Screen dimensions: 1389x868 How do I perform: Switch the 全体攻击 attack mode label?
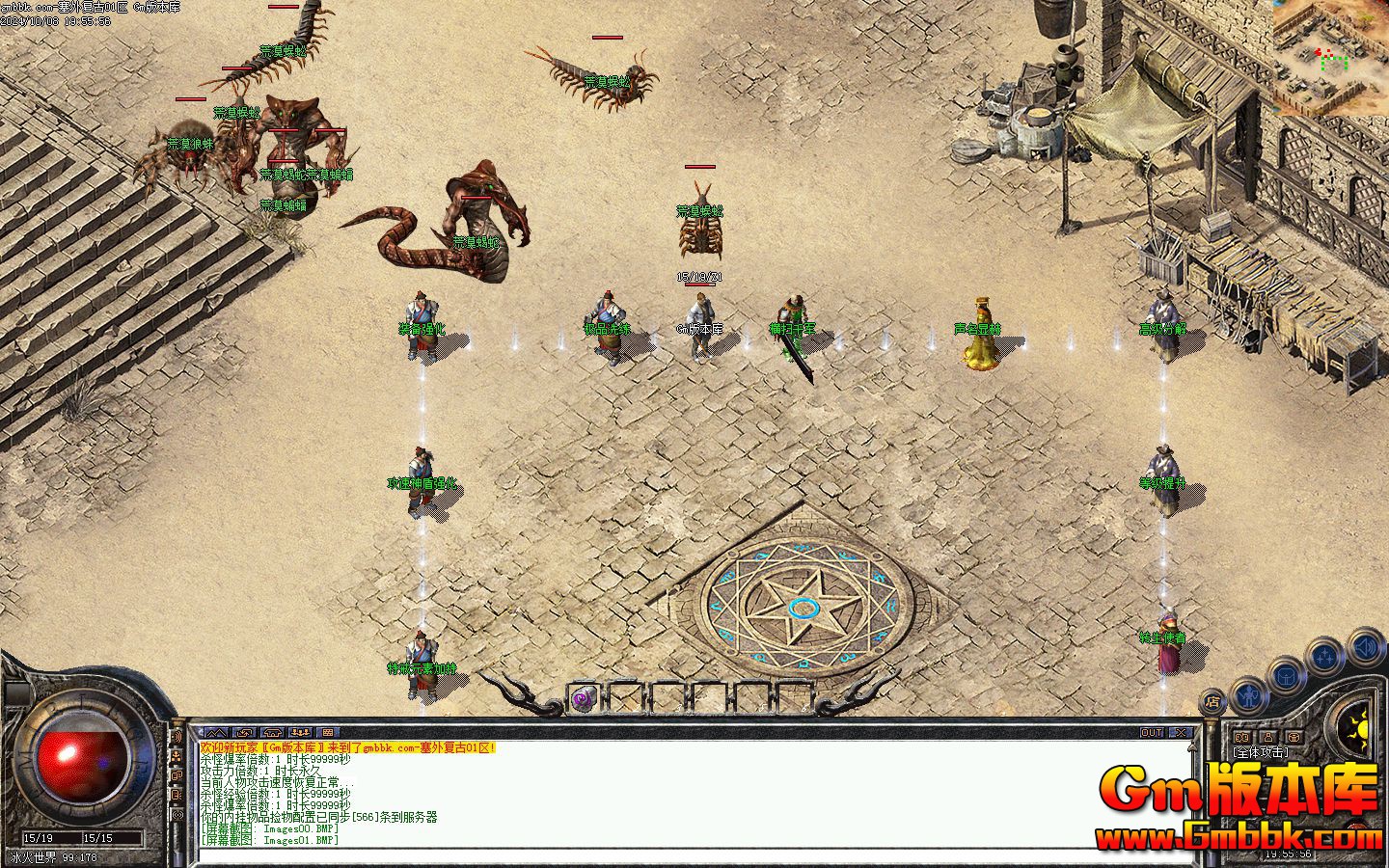(1261, 752)
